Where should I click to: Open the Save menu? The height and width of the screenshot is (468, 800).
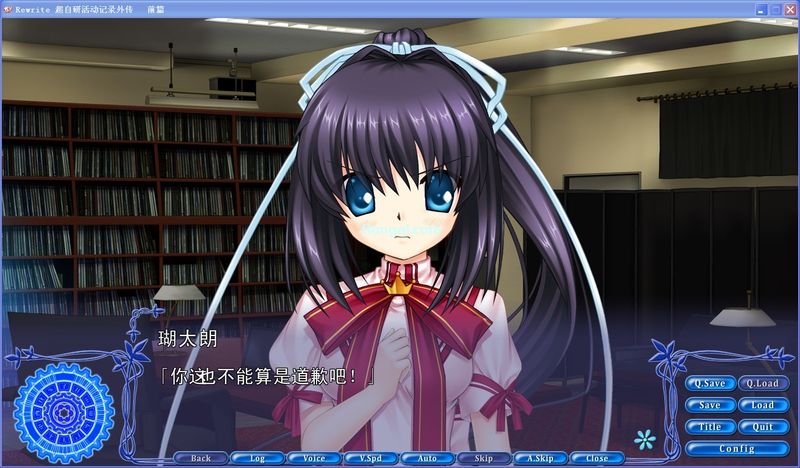tap(710, 405)
